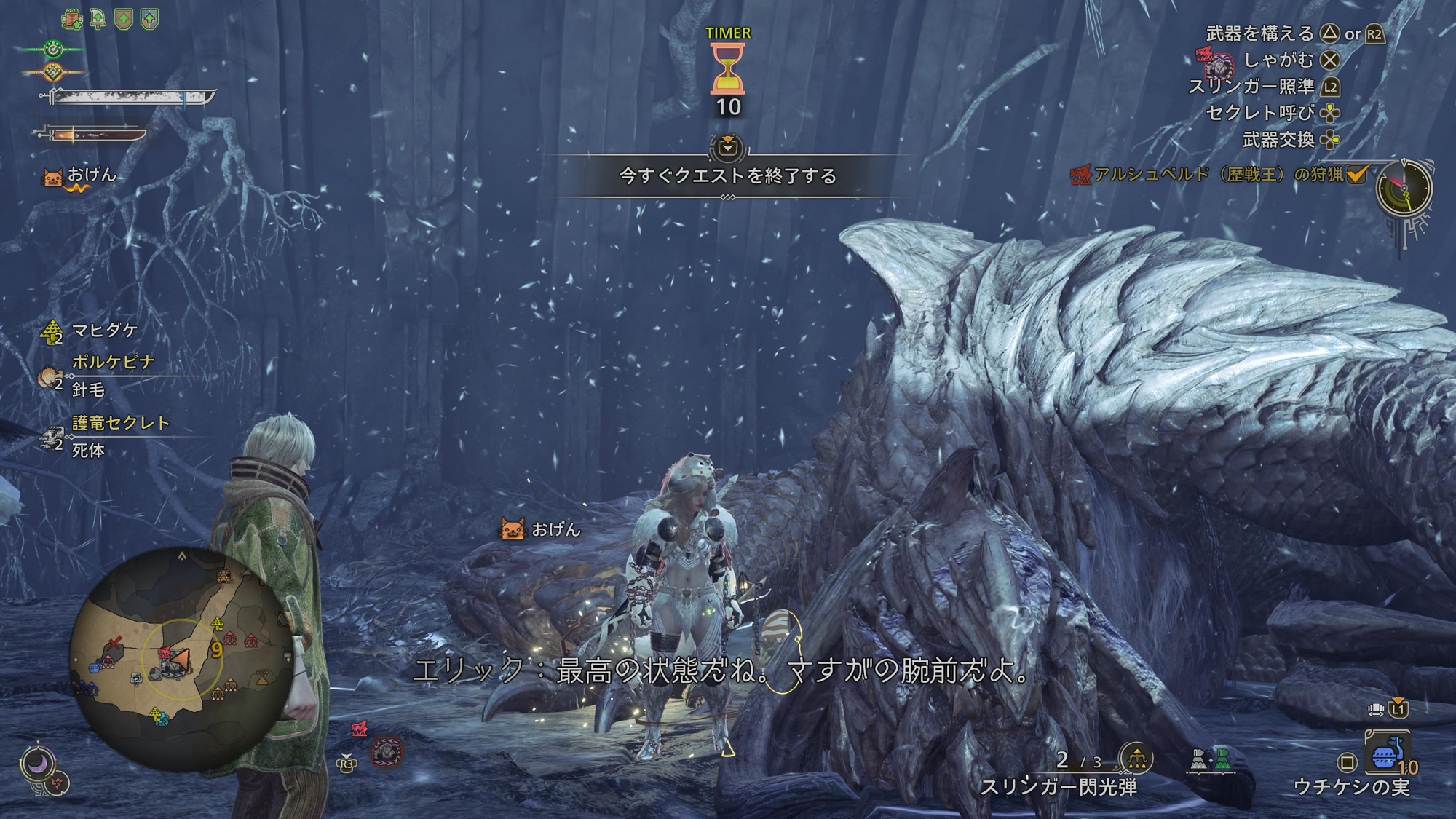Select the Parashroom gathering entry
The image size is (1456, 819).
104,331
